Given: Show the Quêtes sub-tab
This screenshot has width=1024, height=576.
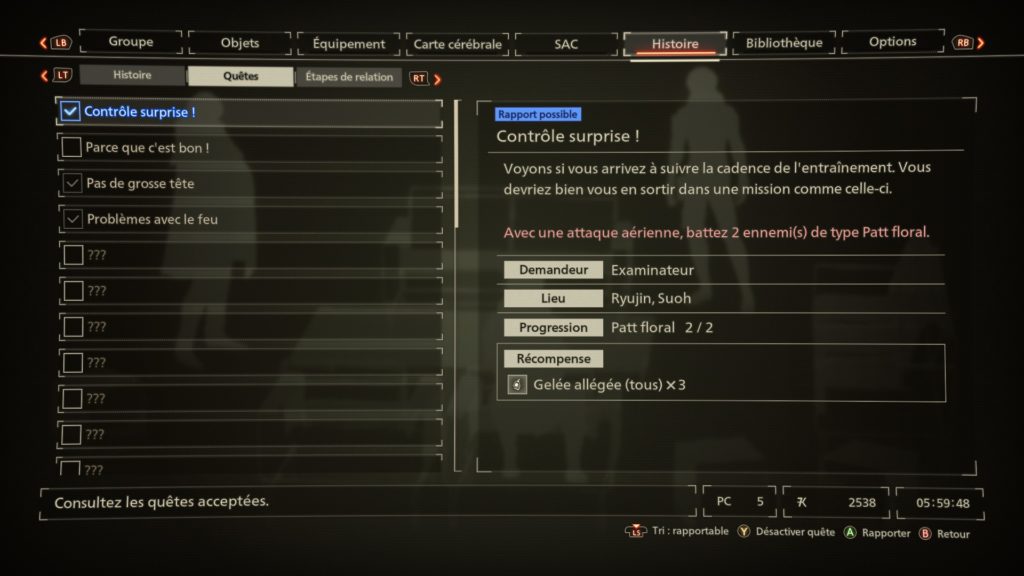Looking at the screenshot, I should (x=241, y=76).
